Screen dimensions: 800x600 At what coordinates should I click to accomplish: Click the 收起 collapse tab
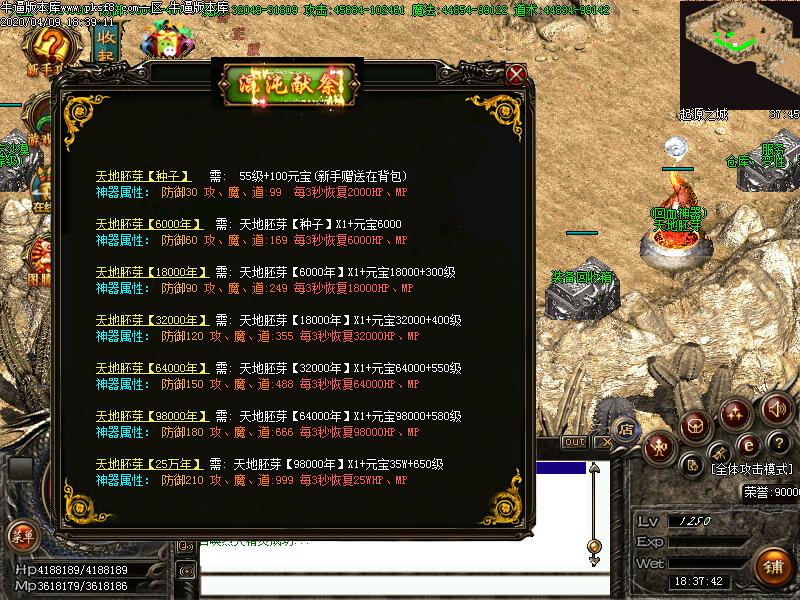click(103, 44)
